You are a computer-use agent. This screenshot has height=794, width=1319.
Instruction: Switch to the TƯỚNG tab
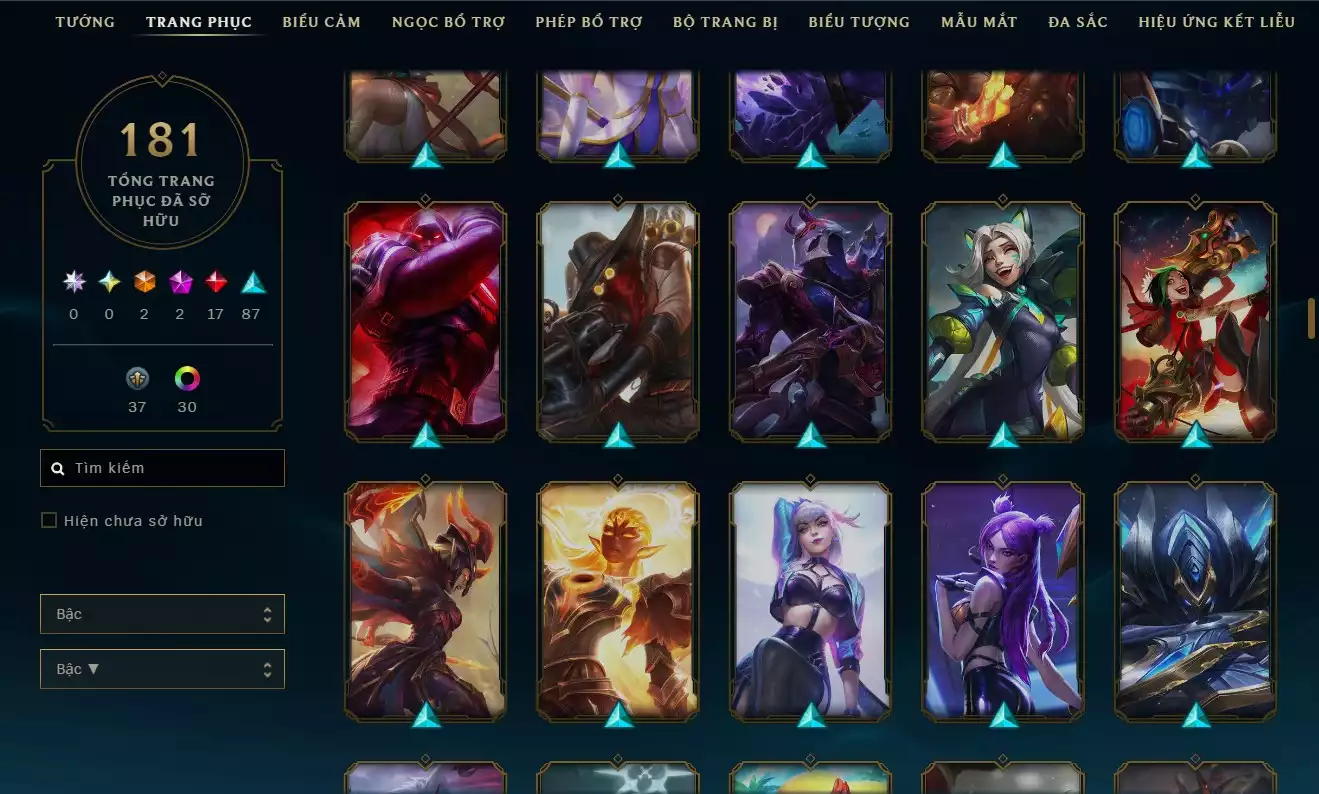[85, 21]
